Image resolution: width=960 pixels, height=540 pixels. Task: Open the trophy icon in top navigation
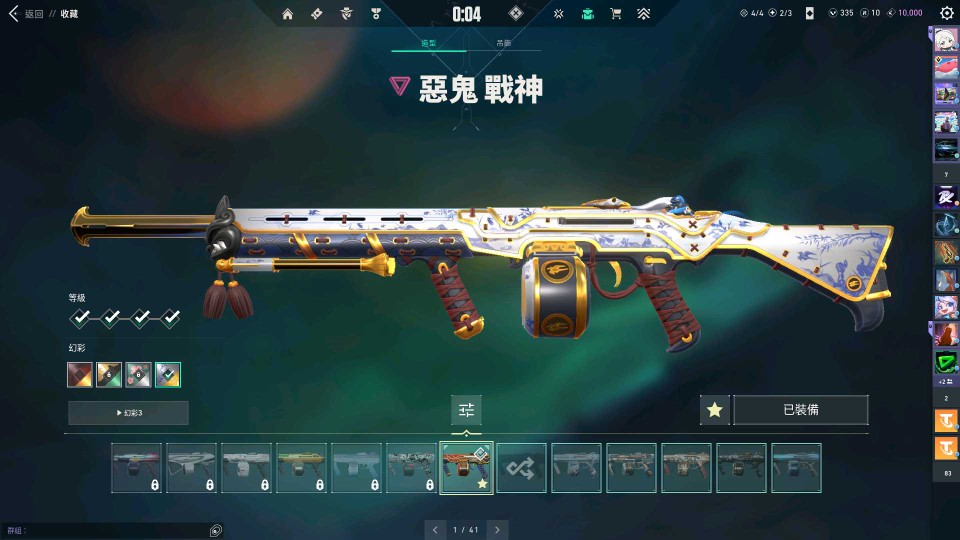point(376,14)
